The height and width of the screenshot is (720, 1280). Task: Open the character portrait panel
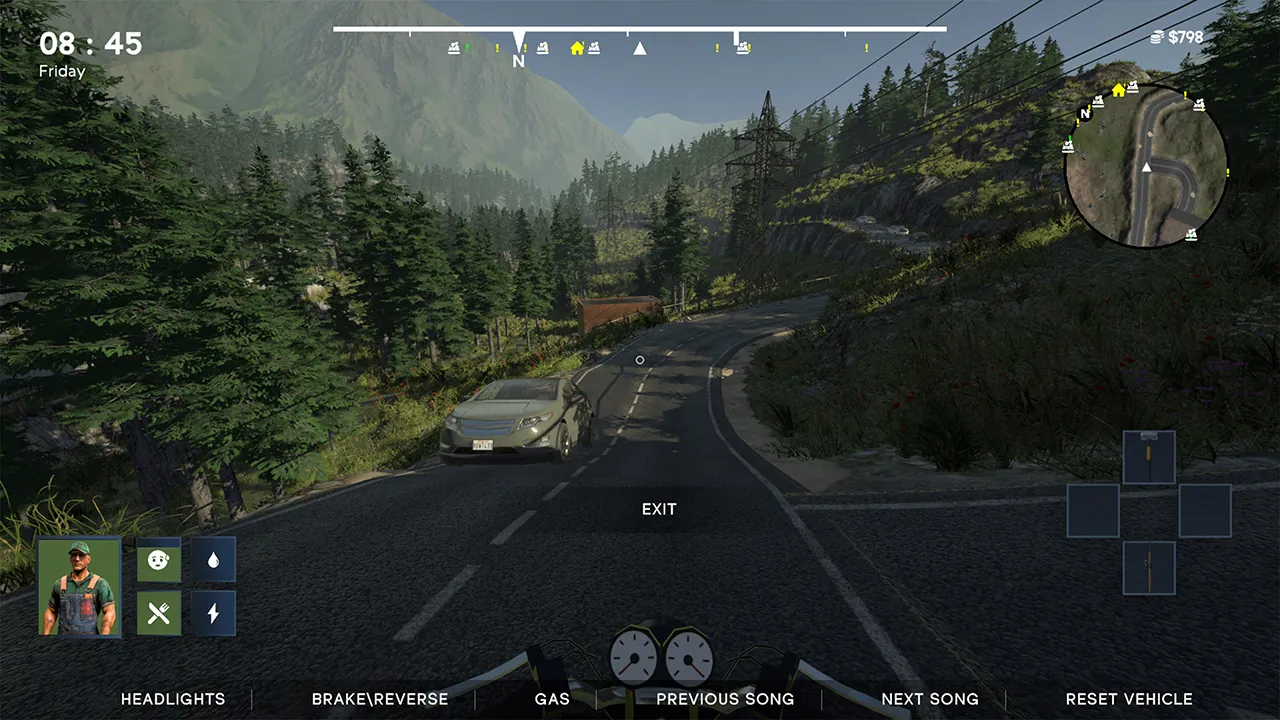pos(79,586)
